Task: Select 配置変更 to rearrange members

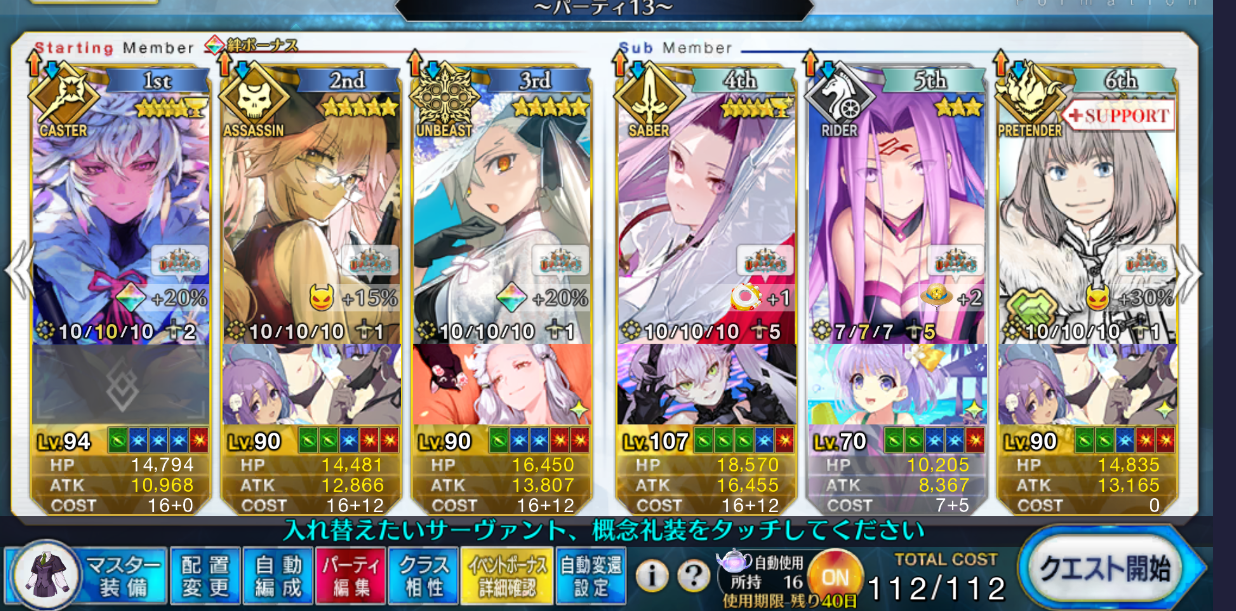Action: [x=204, y=575]
